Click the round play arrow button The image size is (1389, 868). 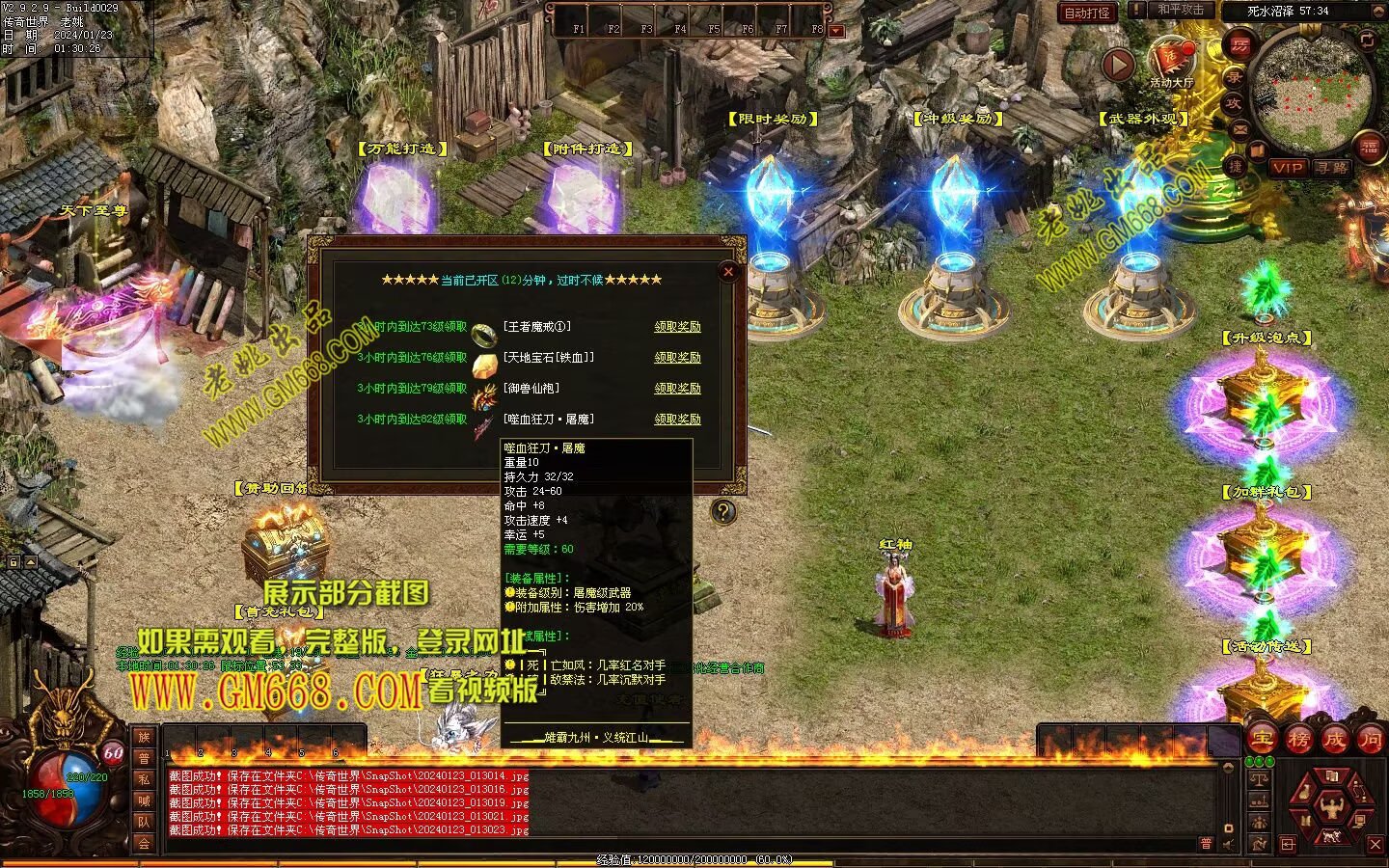[x=1118, y=65]
